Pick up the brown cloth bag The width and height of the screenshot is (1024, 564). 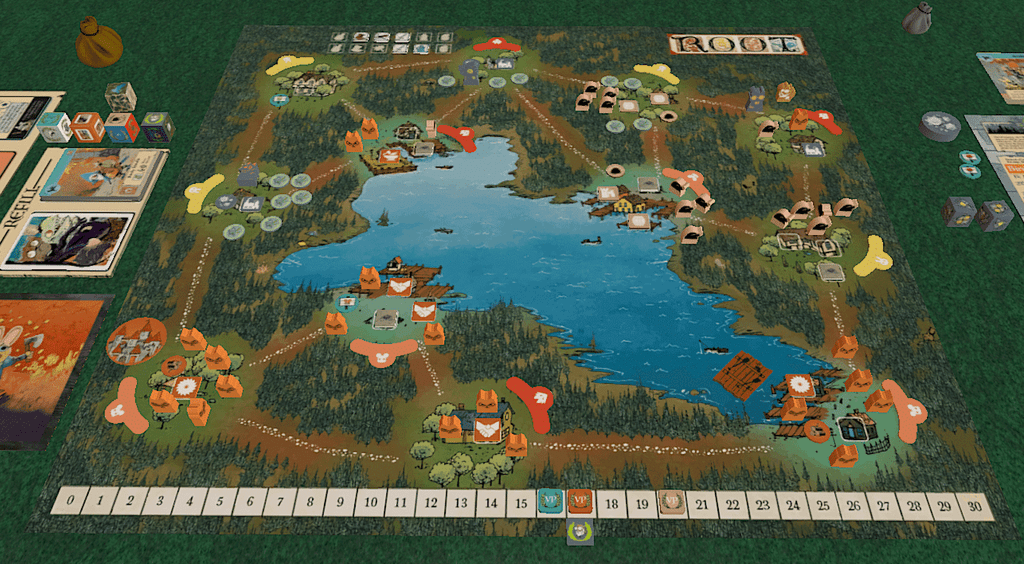click(98, 45)
